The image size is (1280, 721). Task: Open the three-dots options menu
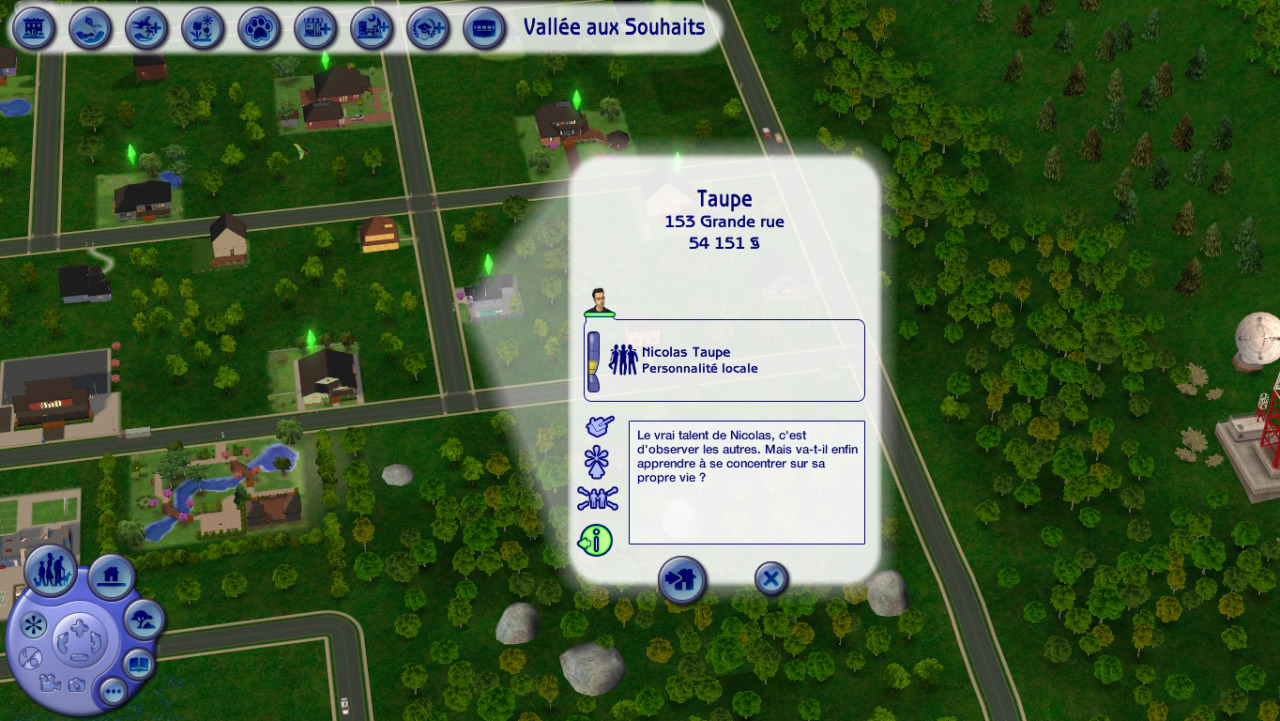coord(112,690)
